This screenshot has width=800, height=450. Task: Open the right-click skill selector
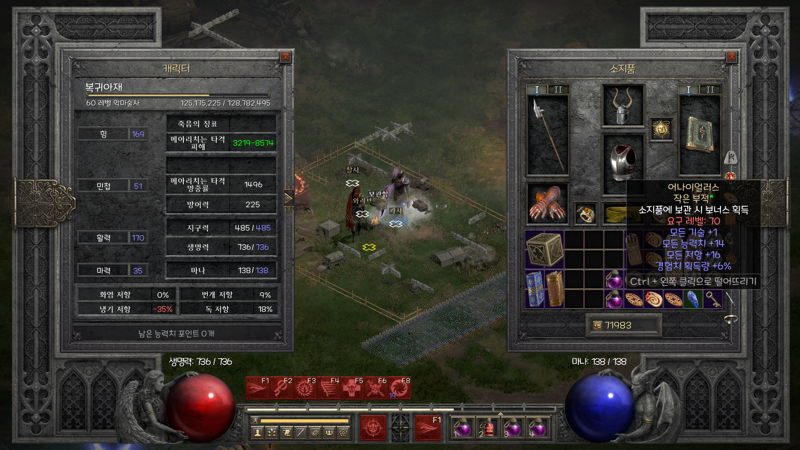tap(427, 427)
